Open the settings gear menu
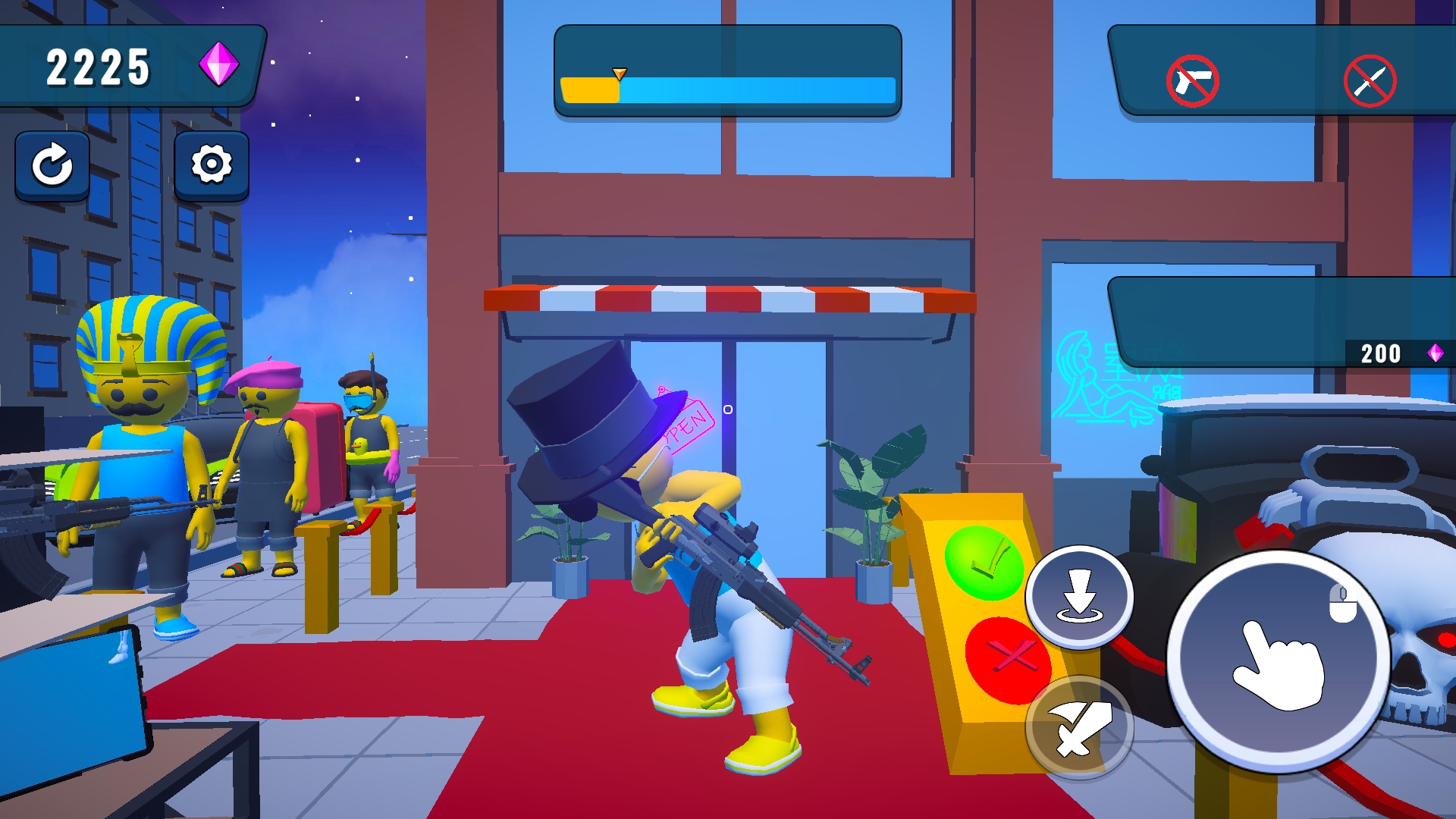This screenshot has width=1456, height=819. 211,165
